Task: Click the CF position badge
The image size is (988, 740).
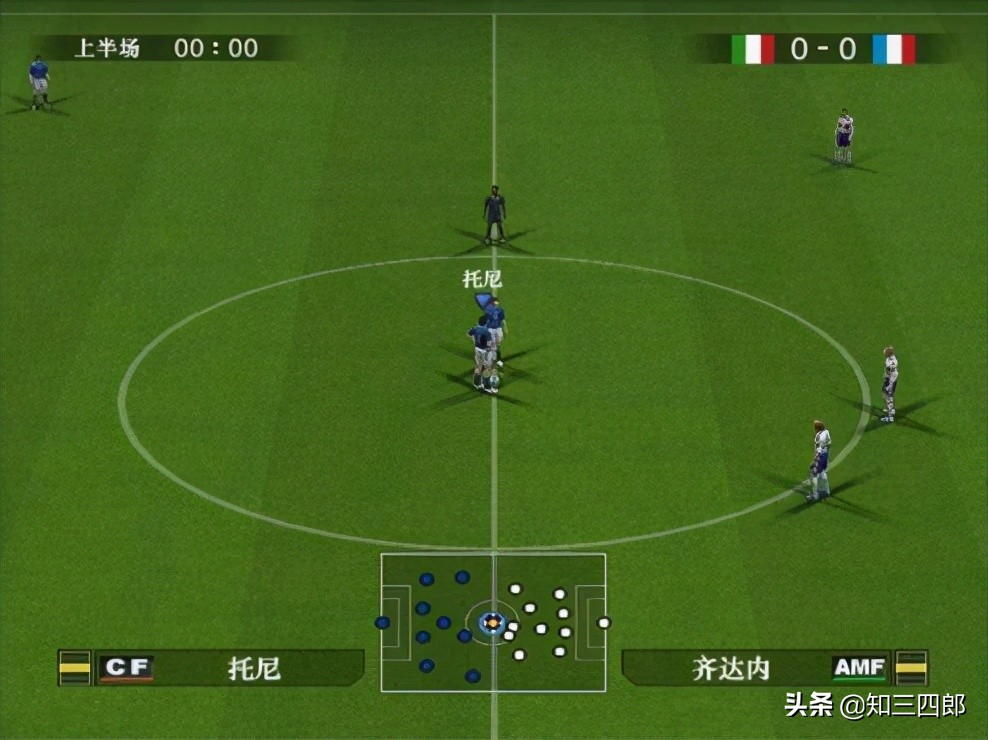Action: click(x=127, y=668)
